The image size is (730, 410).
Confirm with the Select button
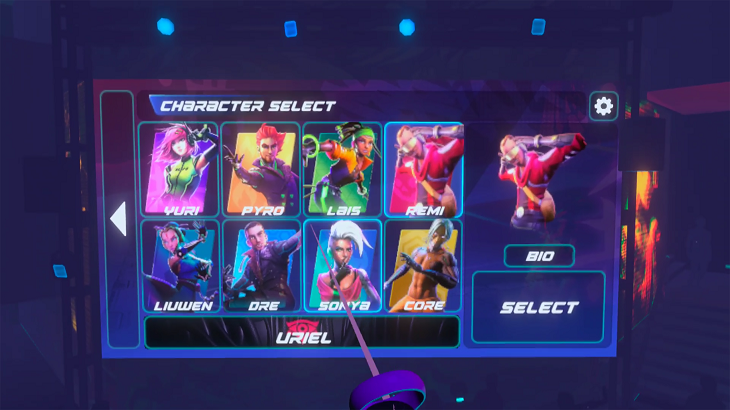[x=539, y=308]
